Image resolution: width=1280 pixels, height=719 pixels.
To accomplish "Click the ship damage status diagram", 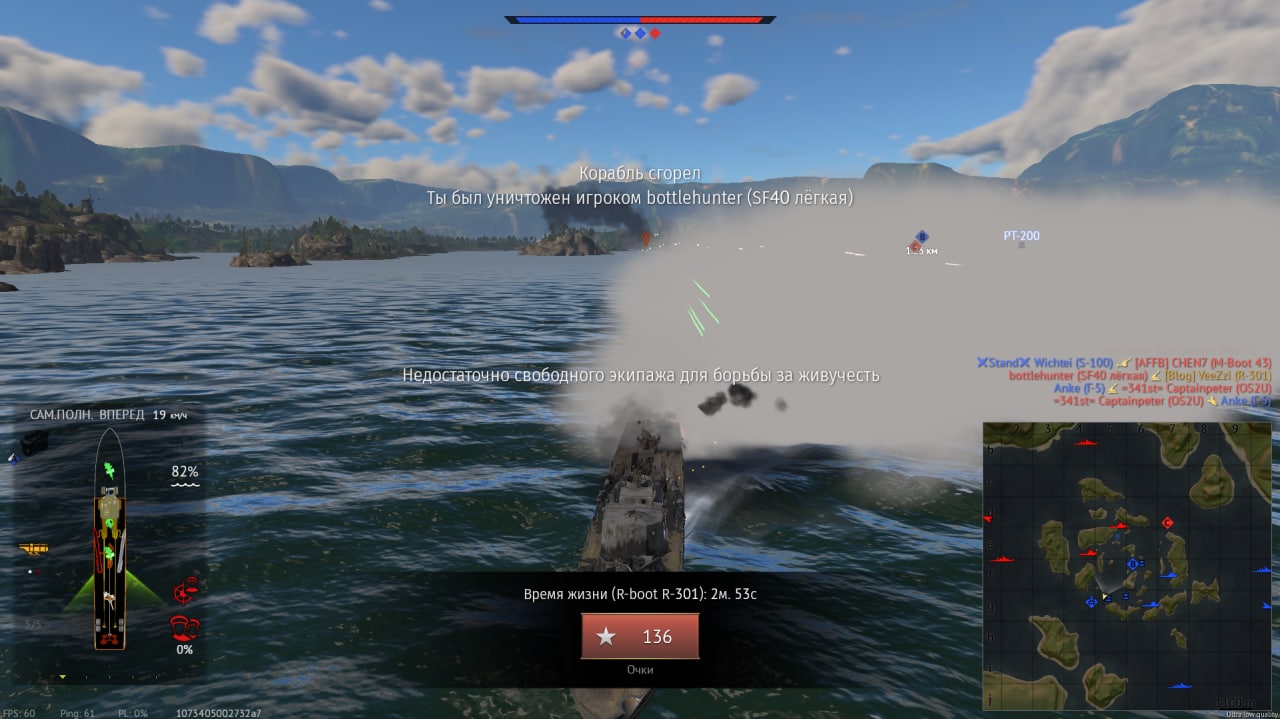I will [x=109, y=540].
